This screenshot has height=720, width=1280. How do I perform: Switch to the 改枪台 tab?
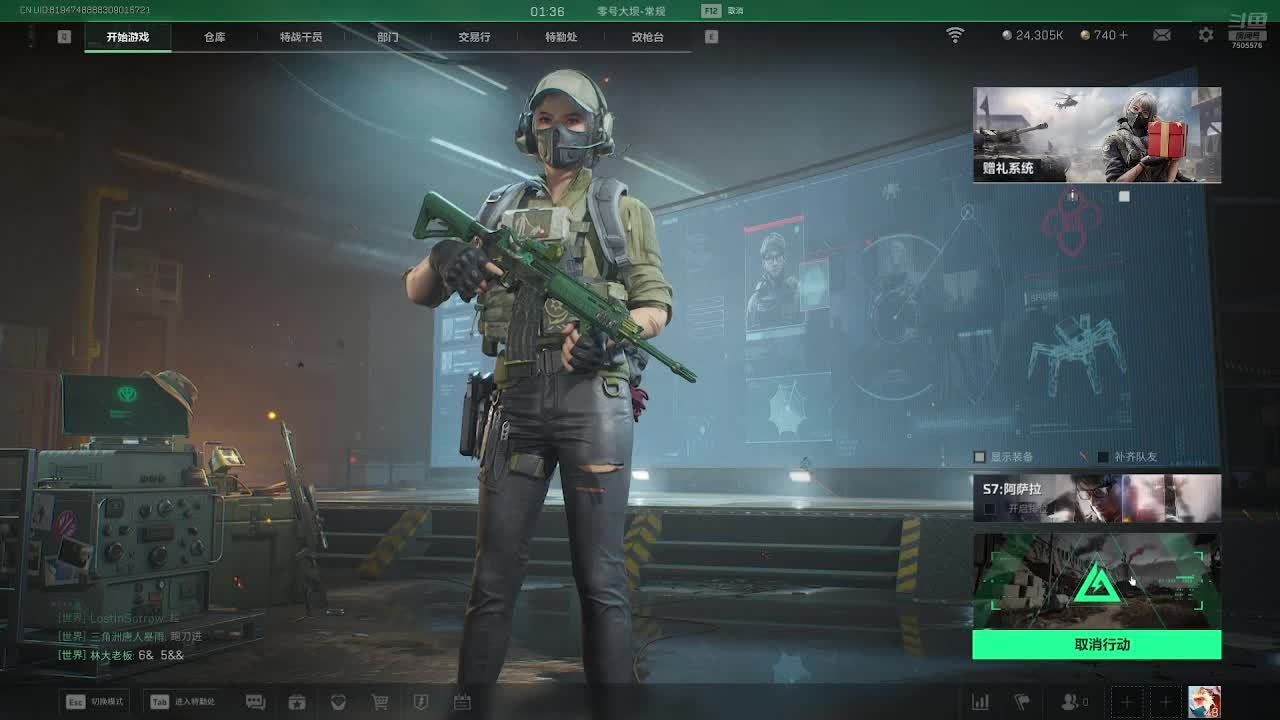pyautogui.click(x=647, y=37)
